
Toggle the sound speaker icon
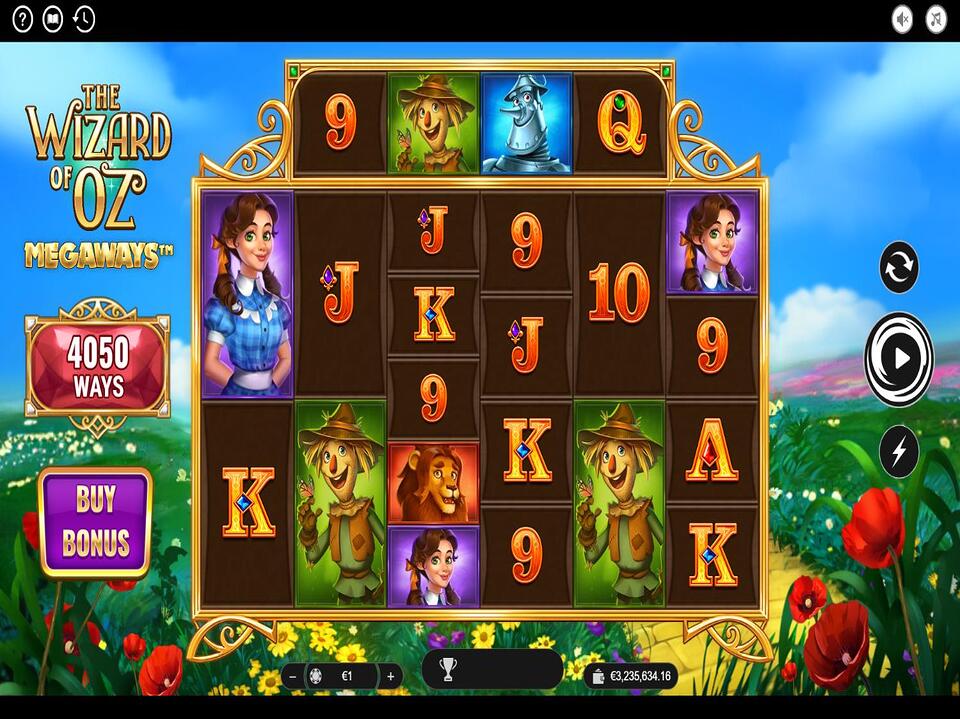pos(903,19)
